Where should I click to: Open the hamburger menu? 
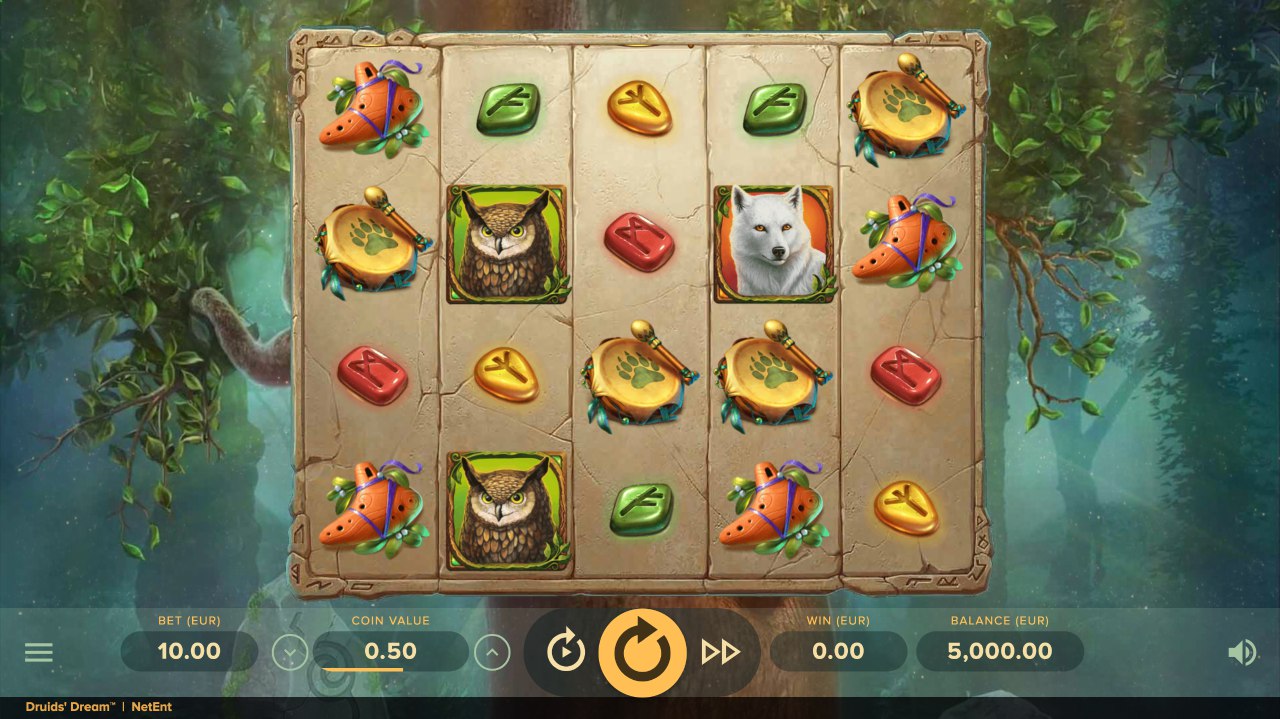pyautogui.click(x=39, y=653)
